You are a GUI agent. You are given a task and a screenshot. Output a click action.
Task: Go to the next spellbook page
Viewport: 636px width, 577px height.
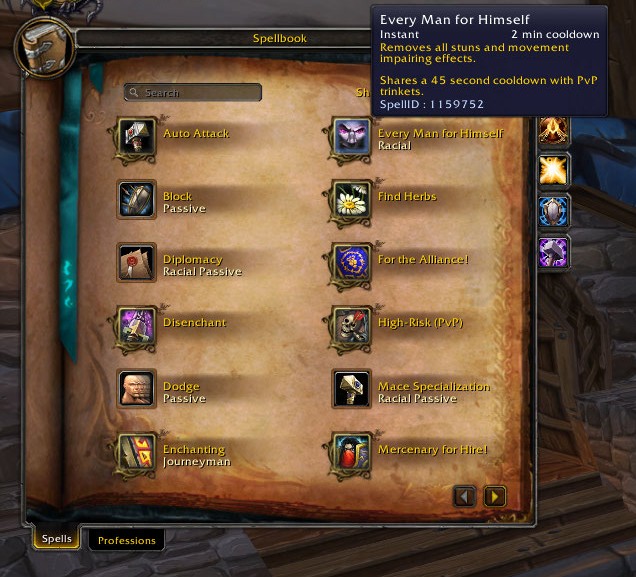coord(494,496)
